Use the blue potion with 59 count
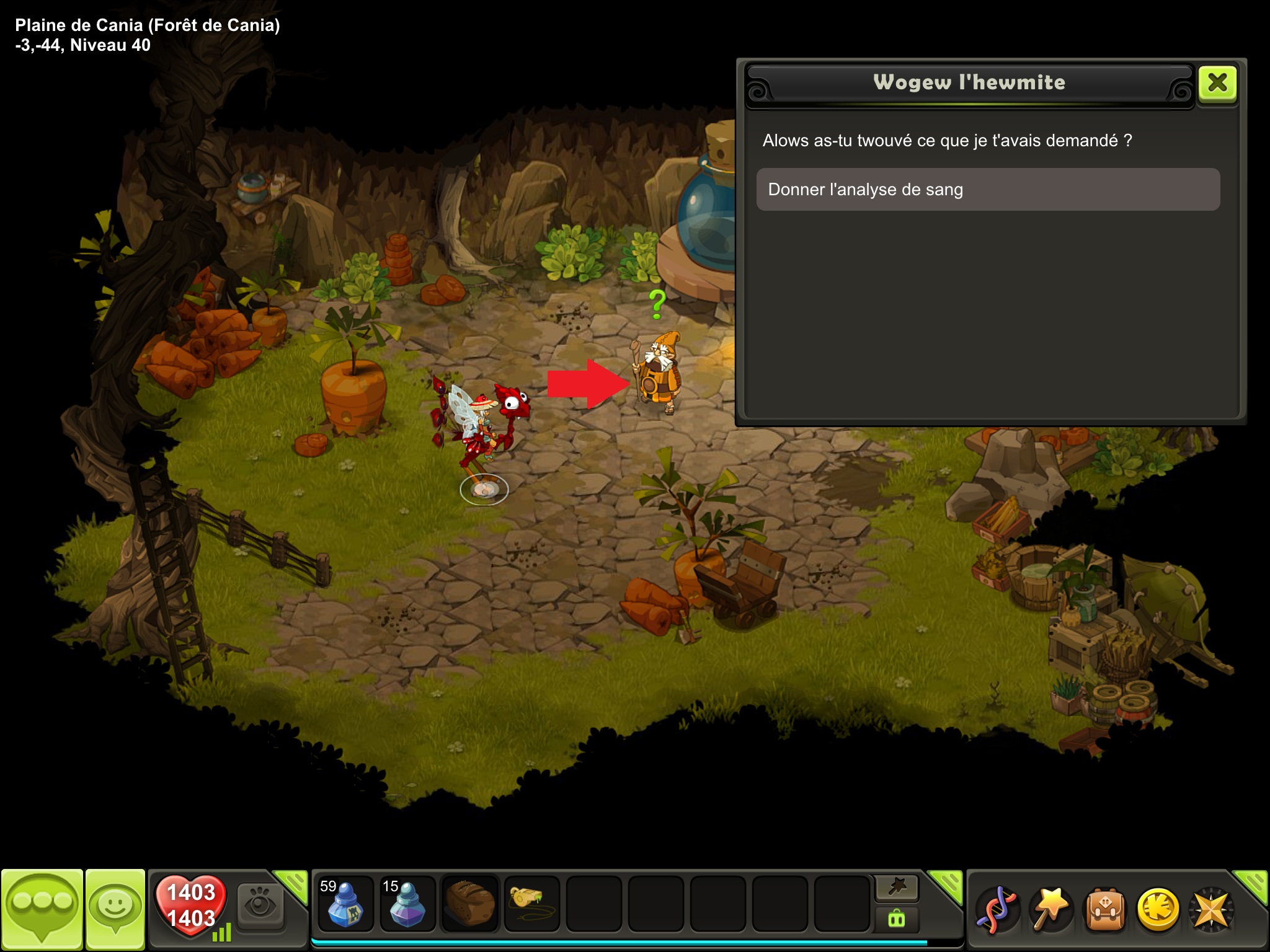The image size is (1270, 952). coord(345,904)
